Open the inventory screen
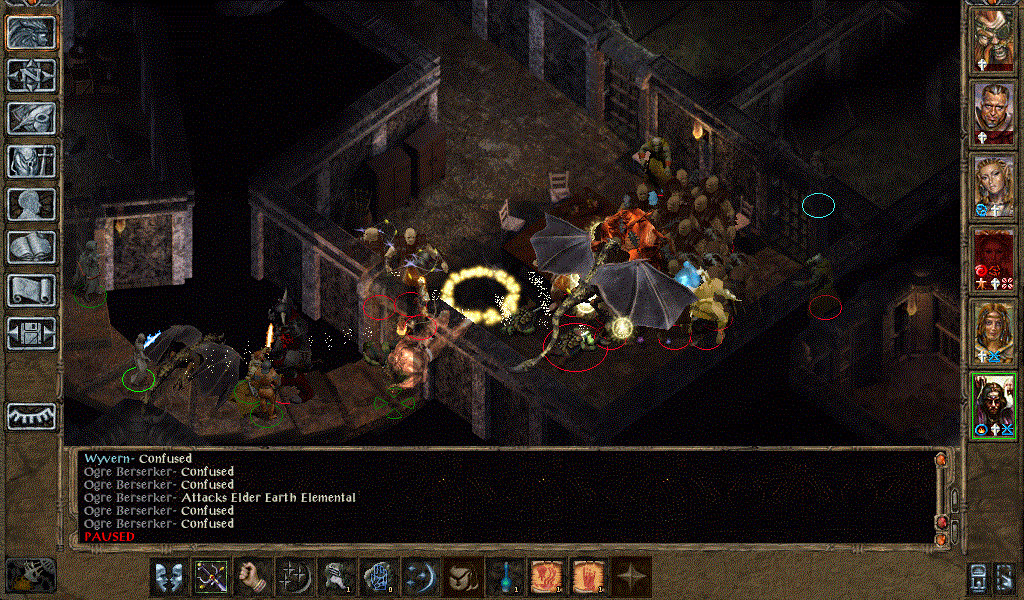The height and width of the screenshot is (600, 1024). click(32, 161)
